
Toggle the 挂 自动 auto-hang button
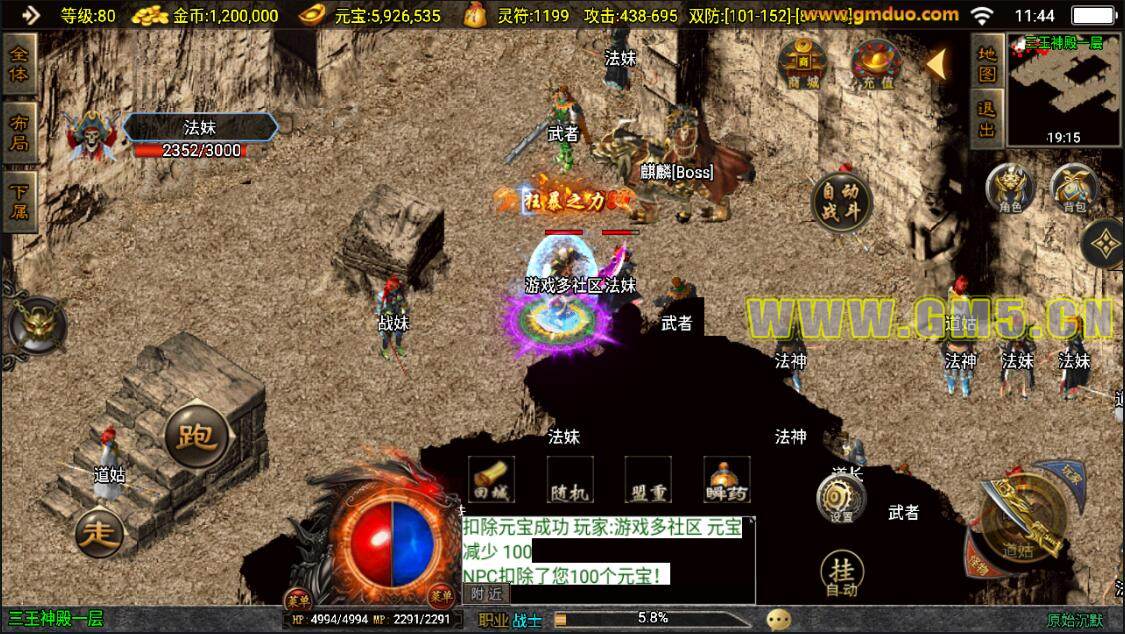point(842,575)
